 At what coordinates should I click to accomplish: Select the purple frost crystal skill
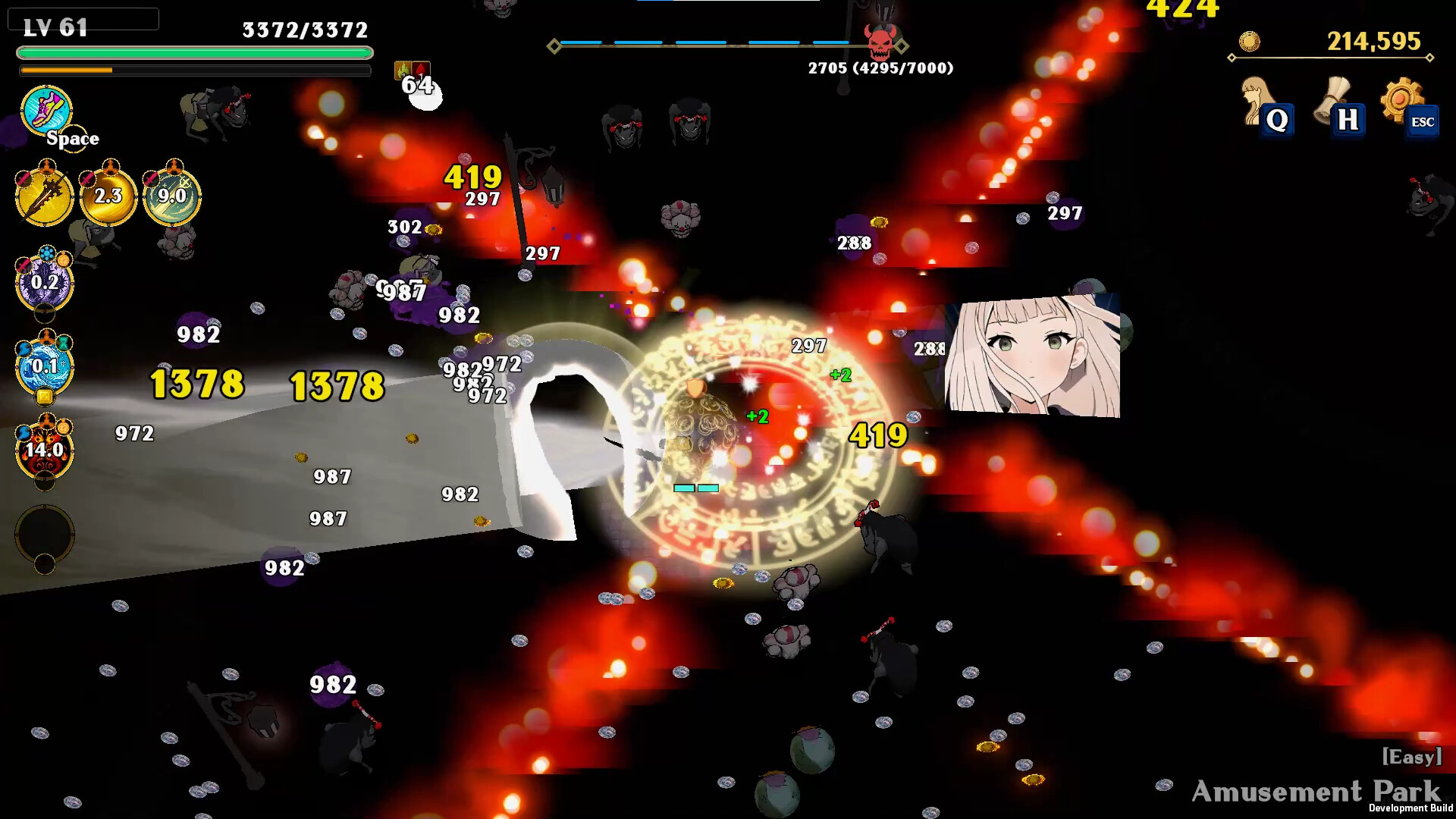(x=44, y=282)
